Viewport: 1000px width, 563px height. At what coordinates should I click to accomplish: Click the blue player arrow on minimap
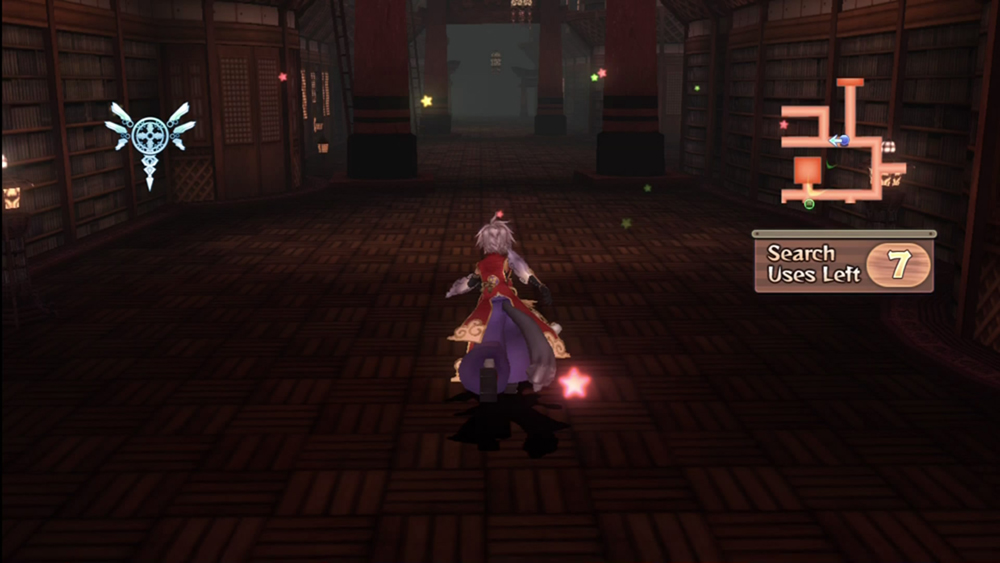coord(840,141)
